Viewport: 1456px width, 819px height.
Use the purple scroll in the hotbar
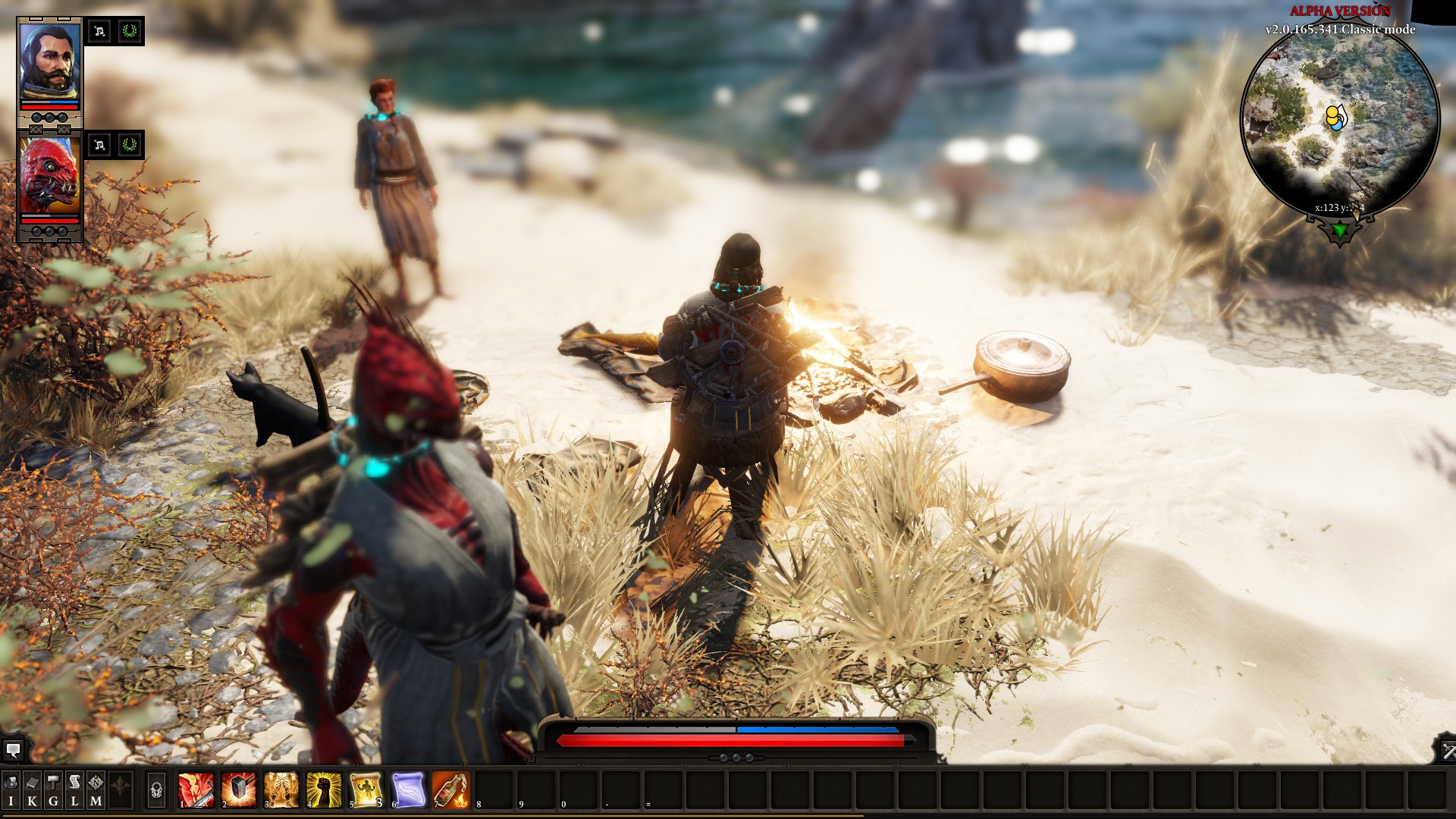[408, 789]
